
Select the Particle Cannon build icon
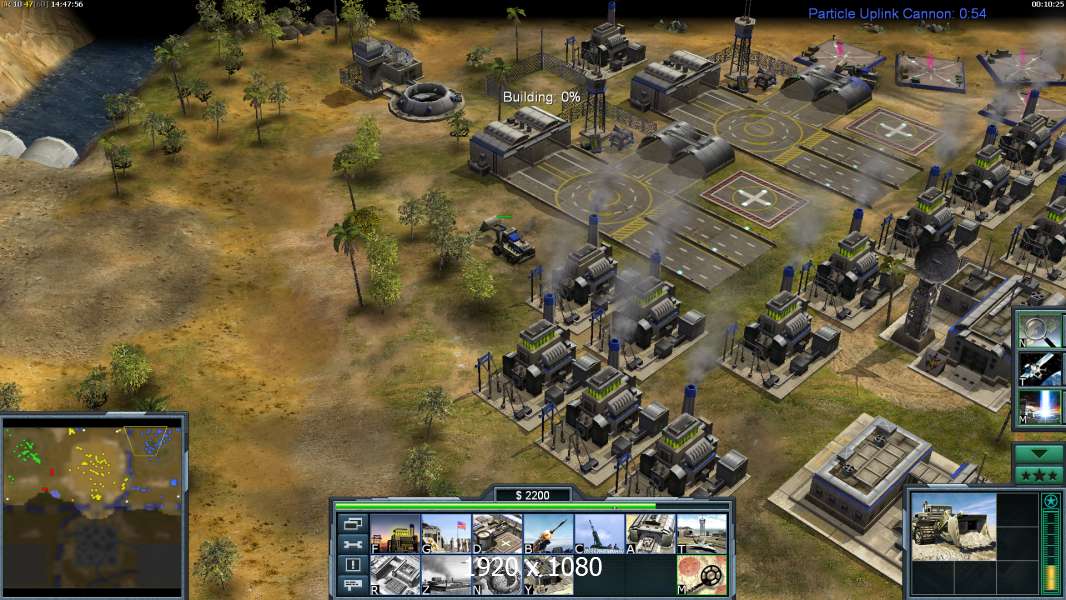coord(497,575)
